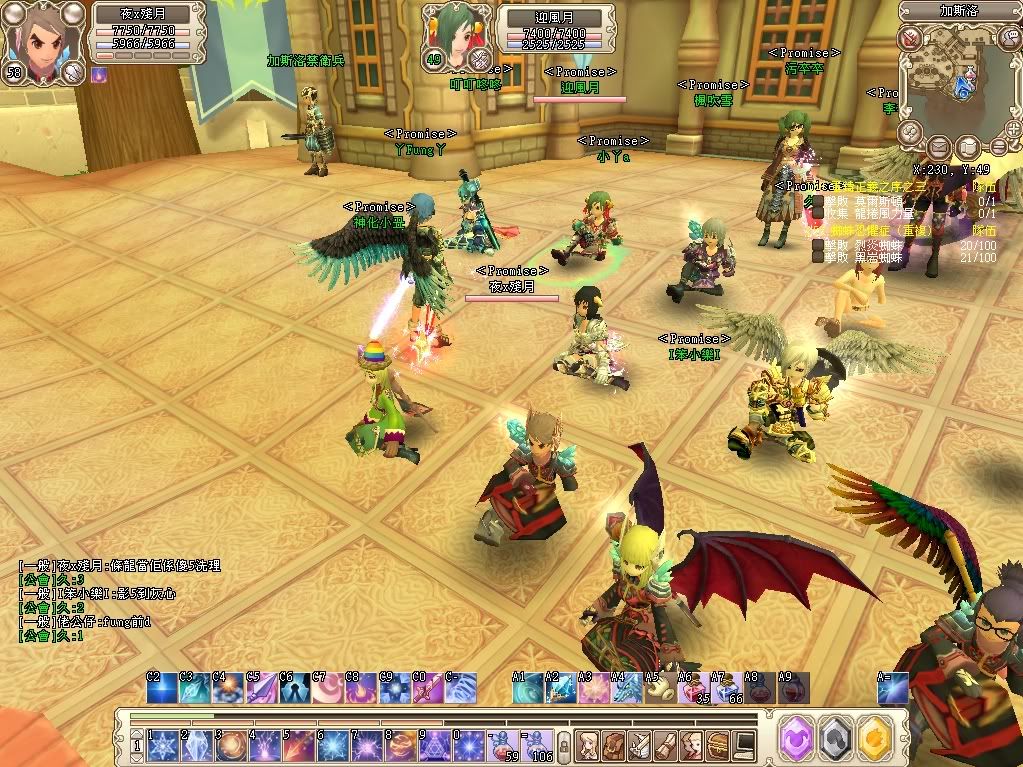Toggle the hotbar padlock

point(565,745)
